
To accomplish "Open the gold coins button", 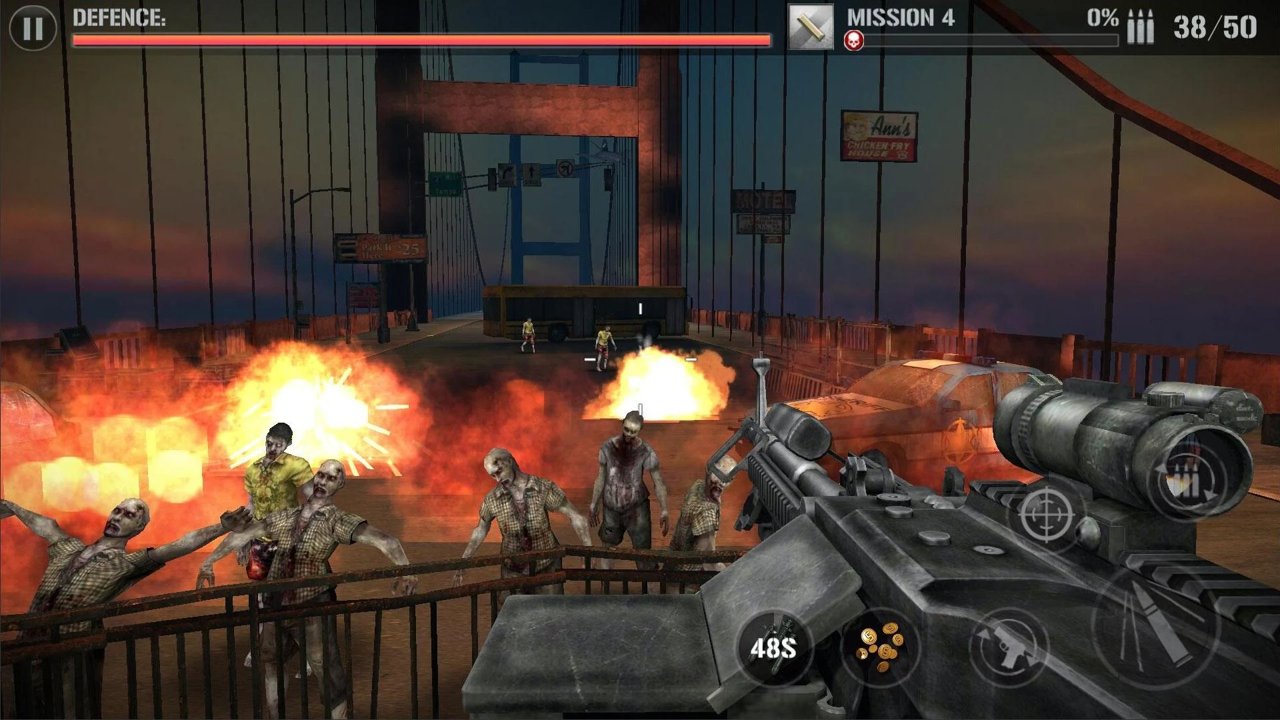I will pos(880,647).
